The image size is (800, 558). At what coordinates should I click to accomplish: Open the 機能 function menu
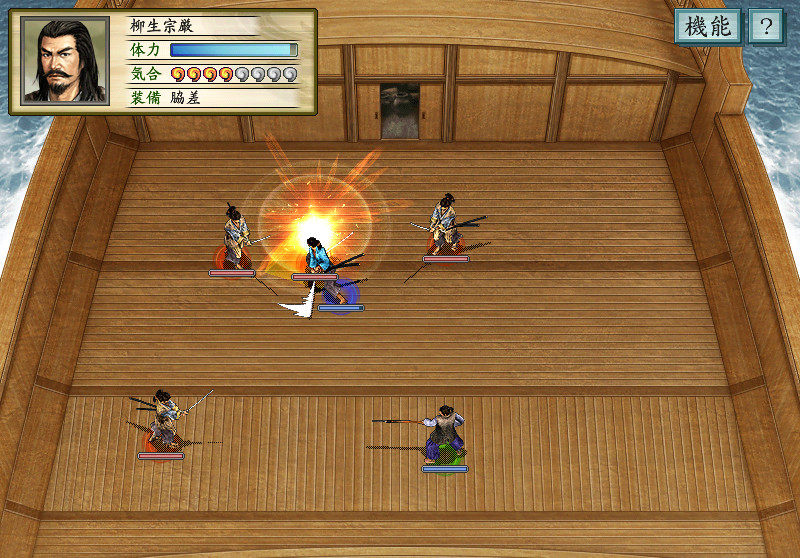coord(707,27)
